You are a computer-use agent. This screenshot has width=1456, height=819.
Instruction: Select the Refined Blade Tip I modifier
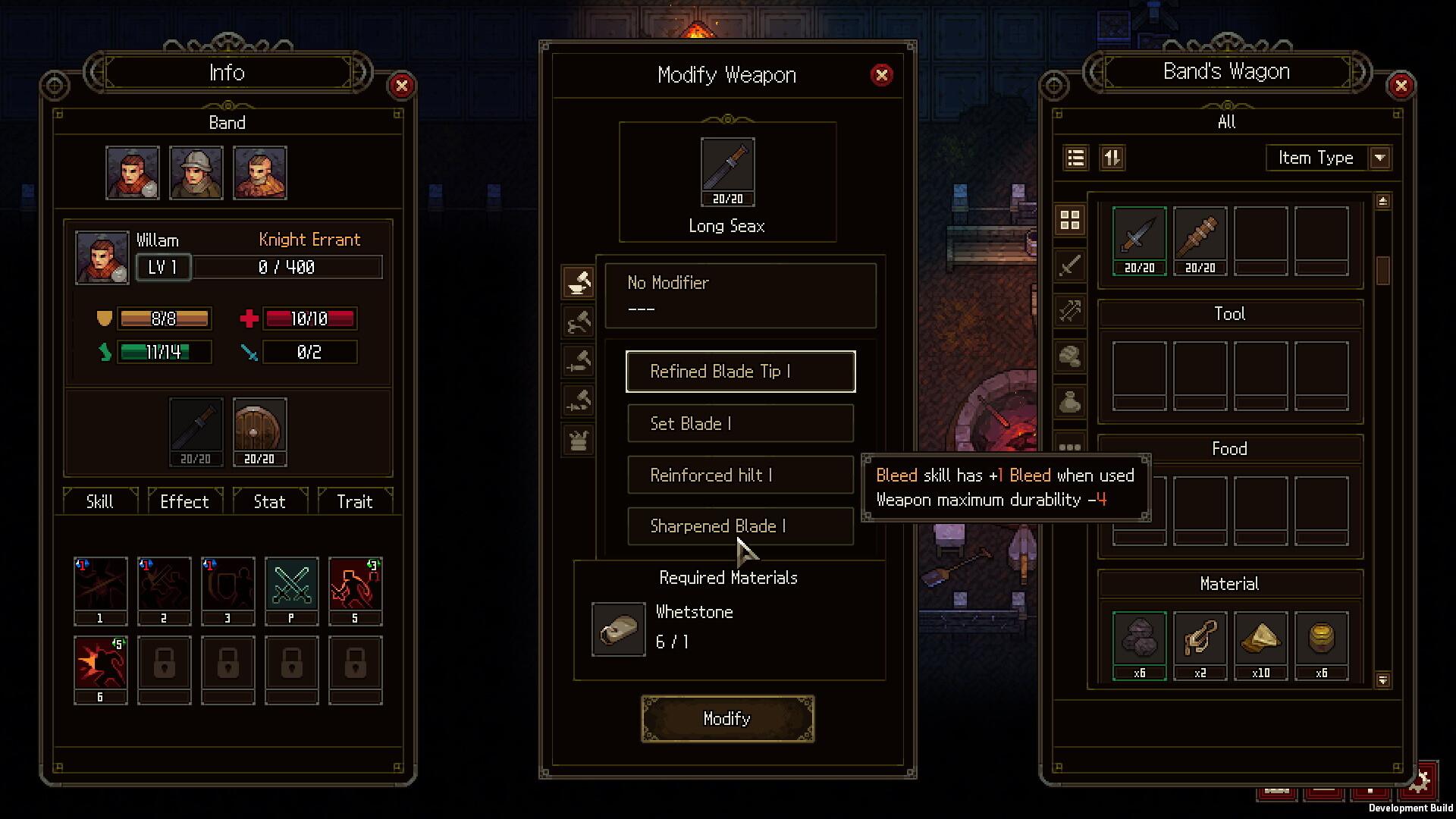click(x=741, y=372)
